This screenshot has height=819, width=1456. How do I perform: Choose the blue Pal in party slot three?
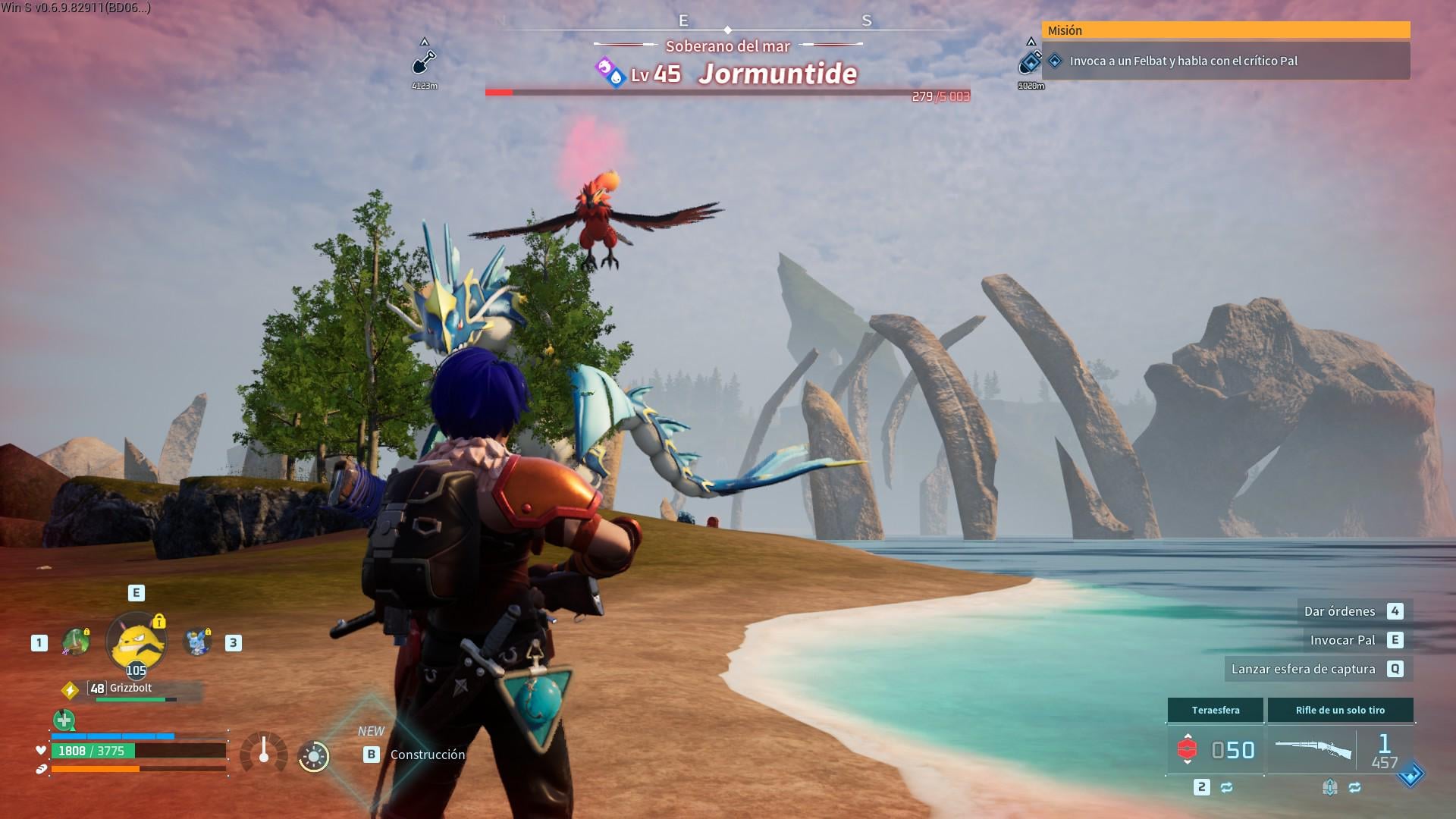coord(197,642)
